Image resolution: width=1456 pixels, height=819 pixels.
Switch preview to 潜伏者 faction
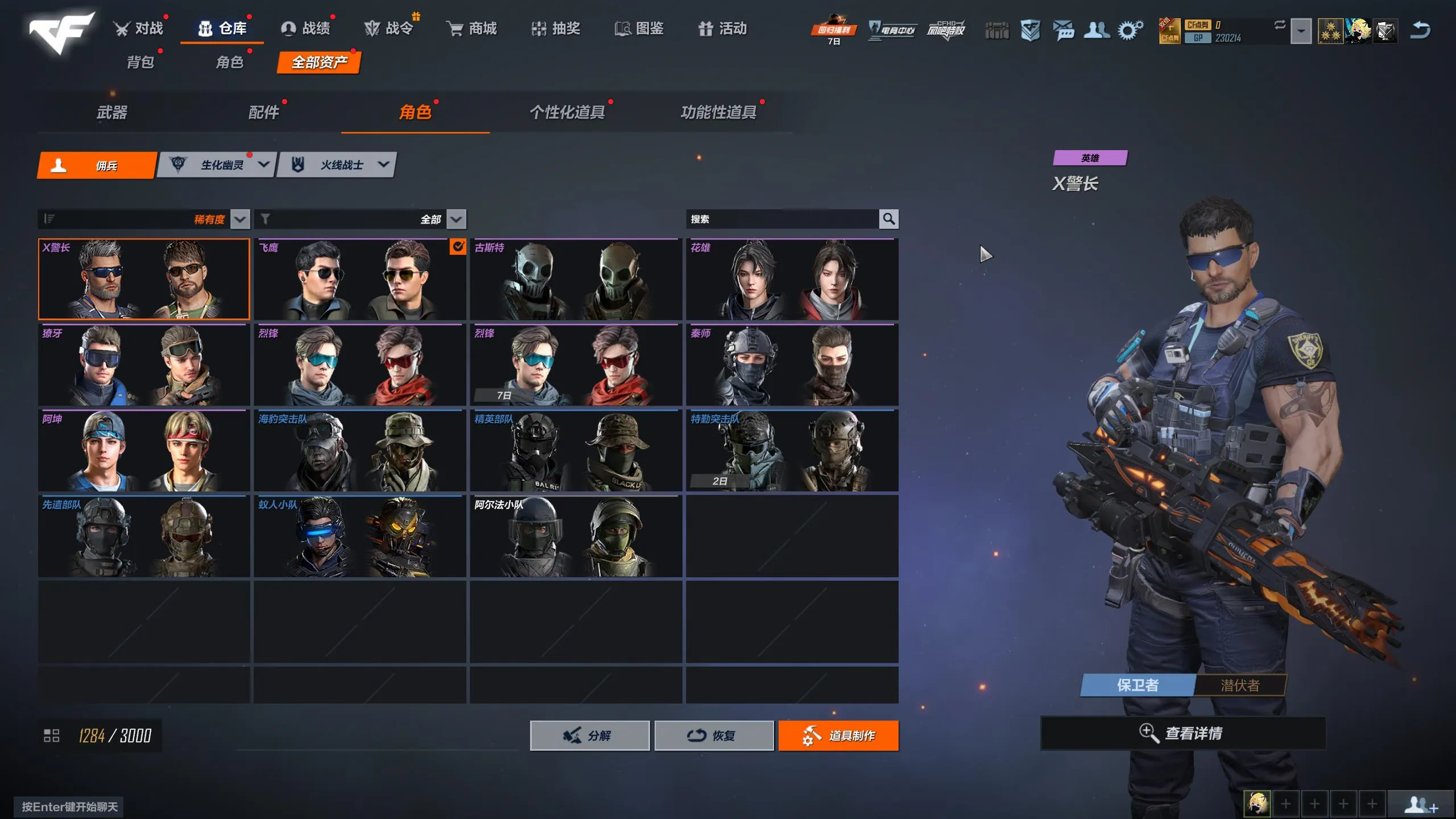[x=1240, y=685]
